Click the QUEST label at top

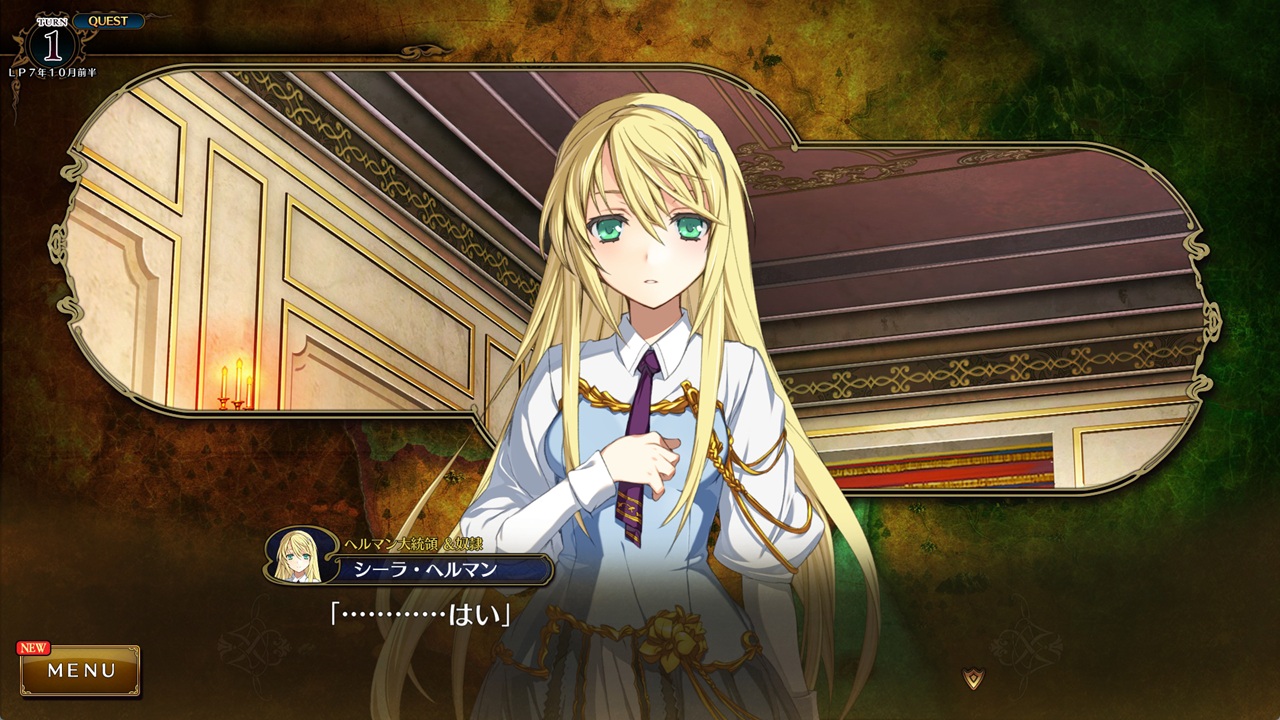tap(108, 21)
